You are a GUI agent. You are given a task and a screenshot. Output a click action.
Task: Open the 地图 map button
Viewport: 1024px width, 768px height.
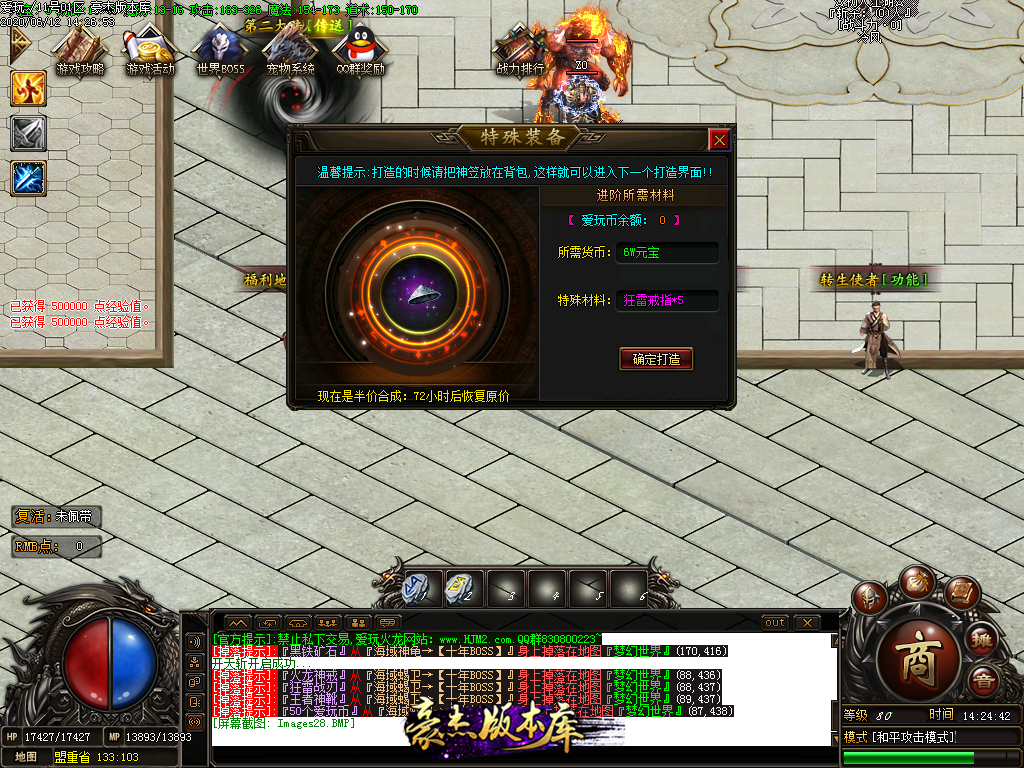point(27,756)
